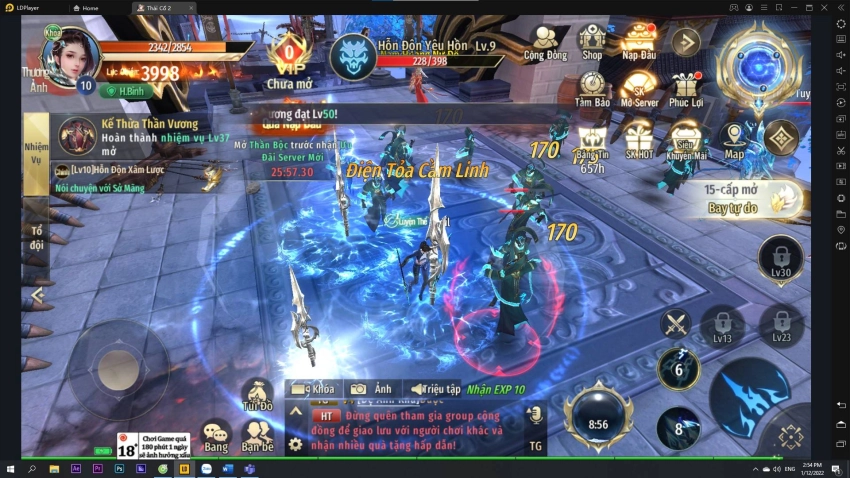The width and height of the screenshot is (850, 478).
Task: Open the SK HOT event gift
Action: (x=639, y=139)
